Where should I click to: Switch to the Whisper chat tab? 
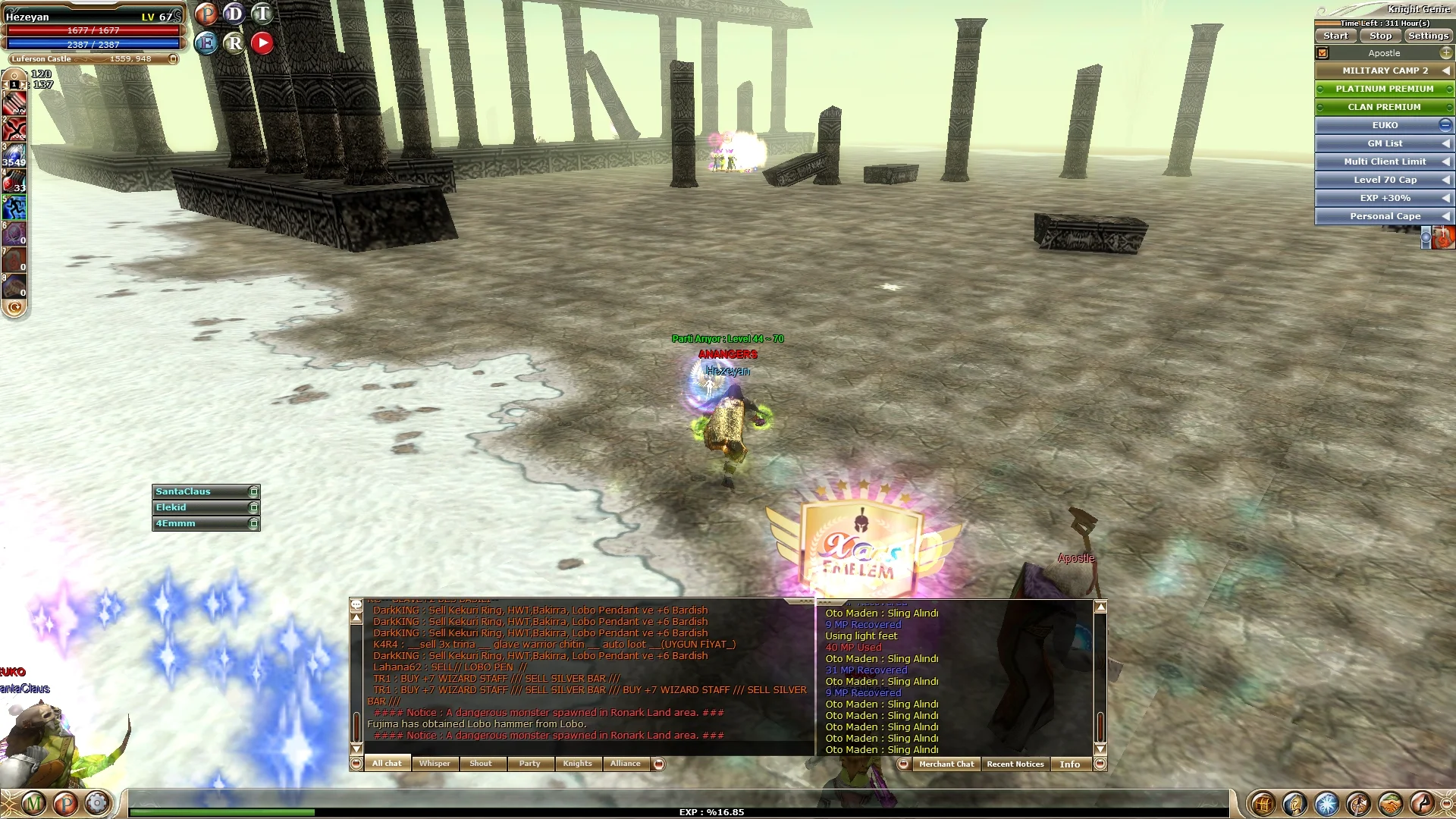435,764
